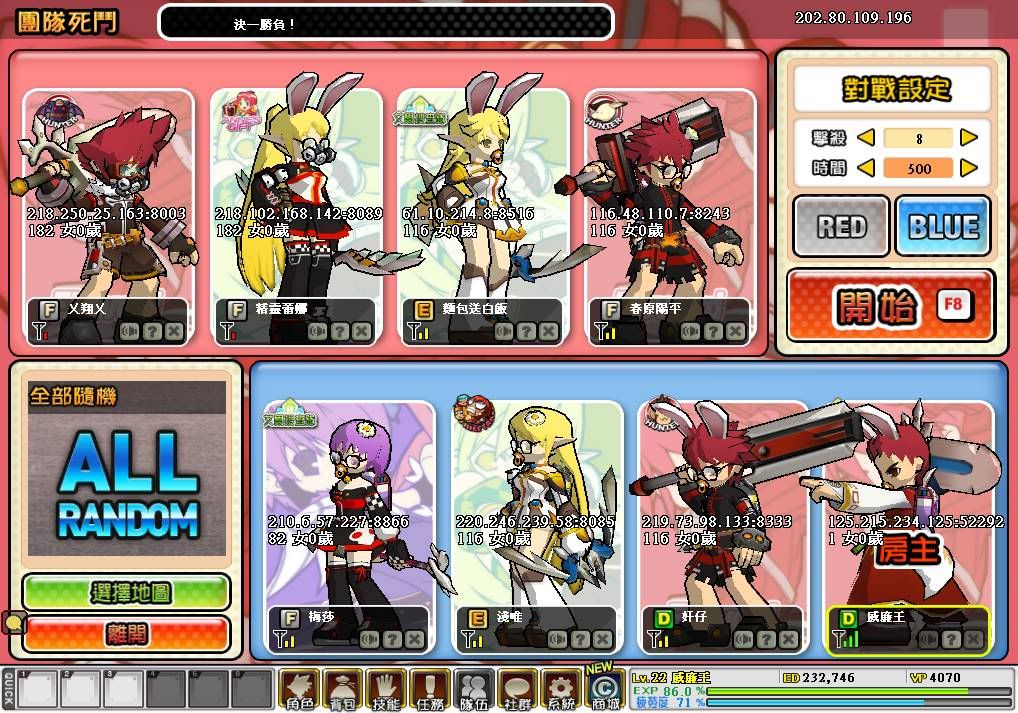Open the 角色 character menu
1018x713 pixels.
[x=299, y=689]
